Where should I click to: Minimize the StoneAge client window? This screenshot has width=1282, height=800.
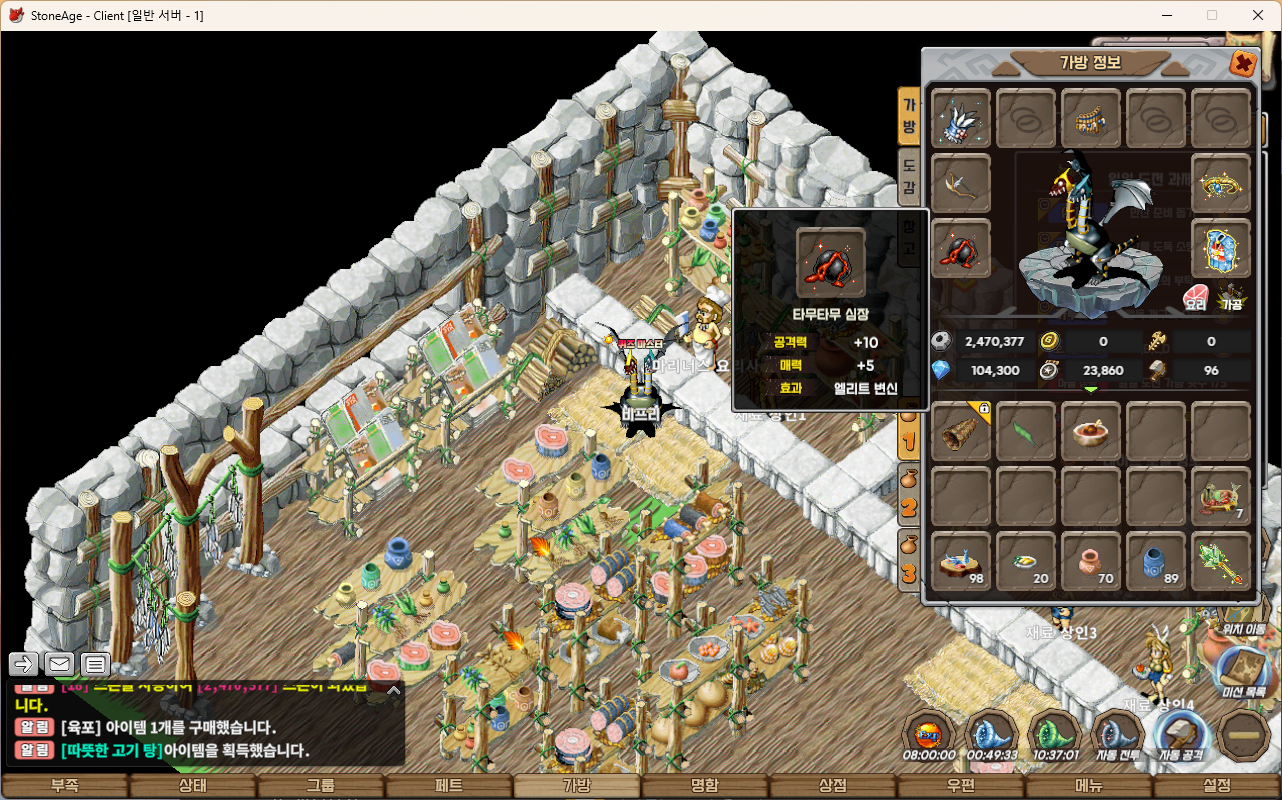(x=1166, y=15)
